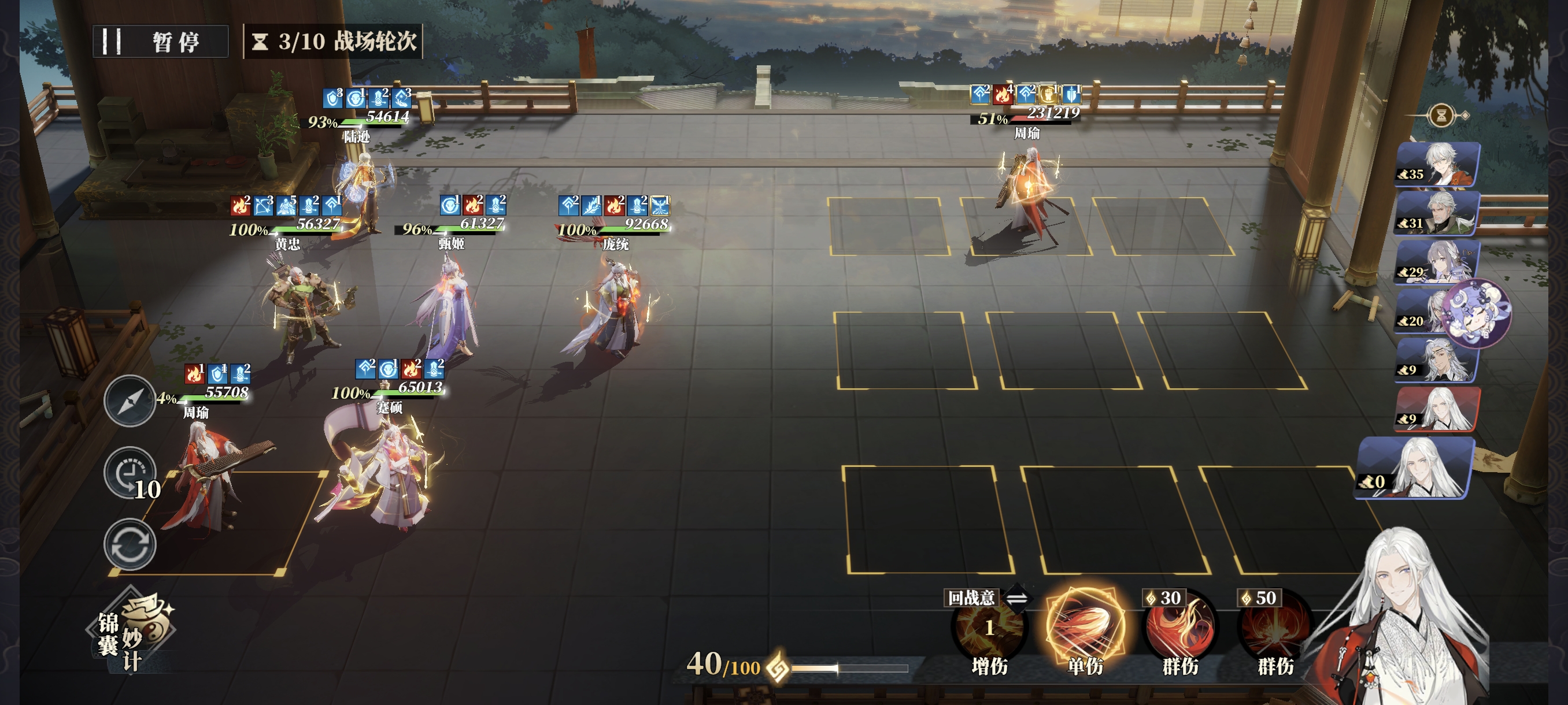Select turn-order portrait with speed 29
1568x705 pixels.
[1437, 262]
